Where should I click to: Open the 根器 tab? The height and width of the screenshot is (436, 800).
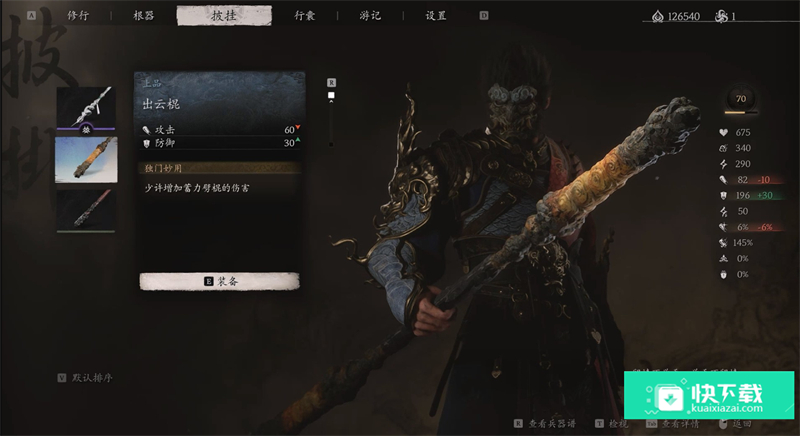pyautogui.click(x=144, y=16)
